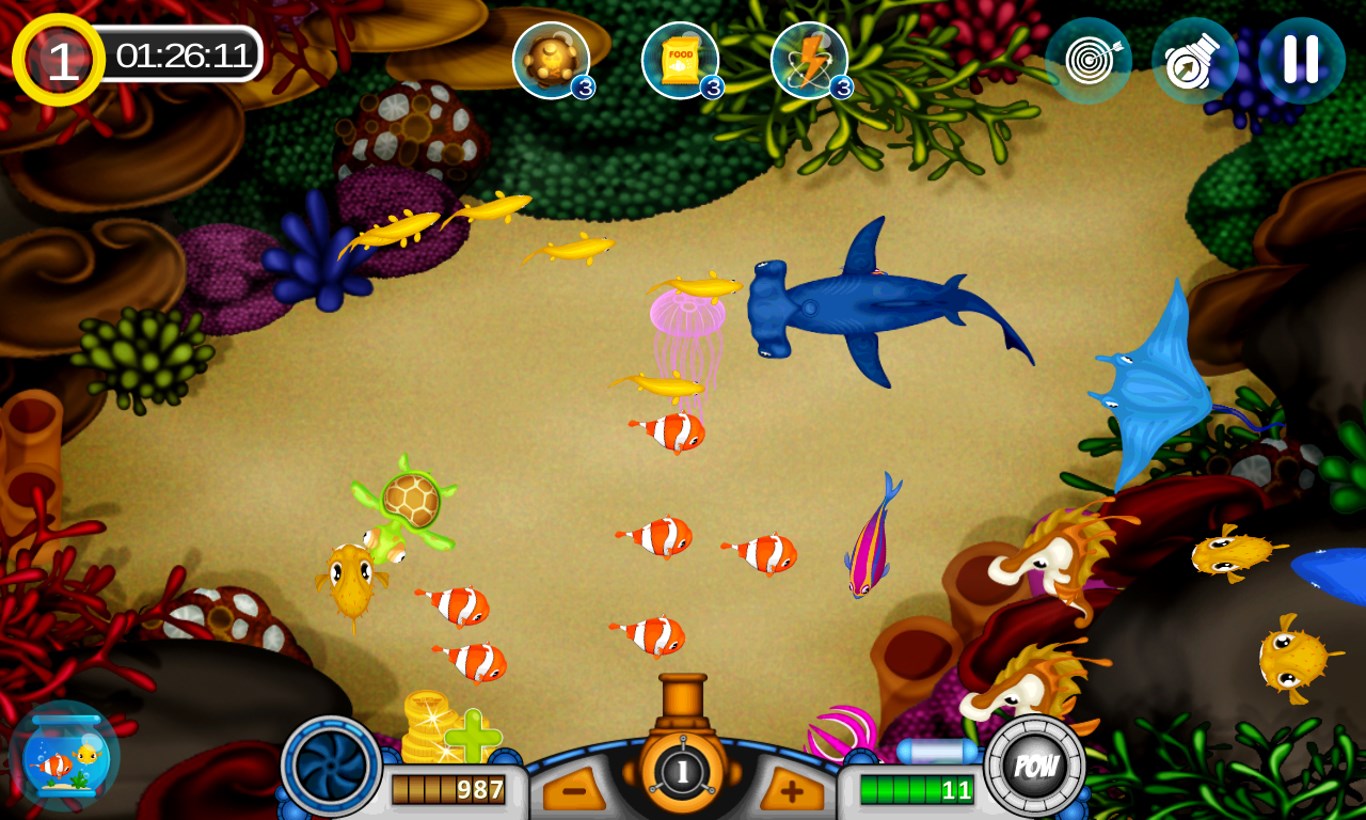
Task: Open the target aiming mode
Action: [1088, 60]
